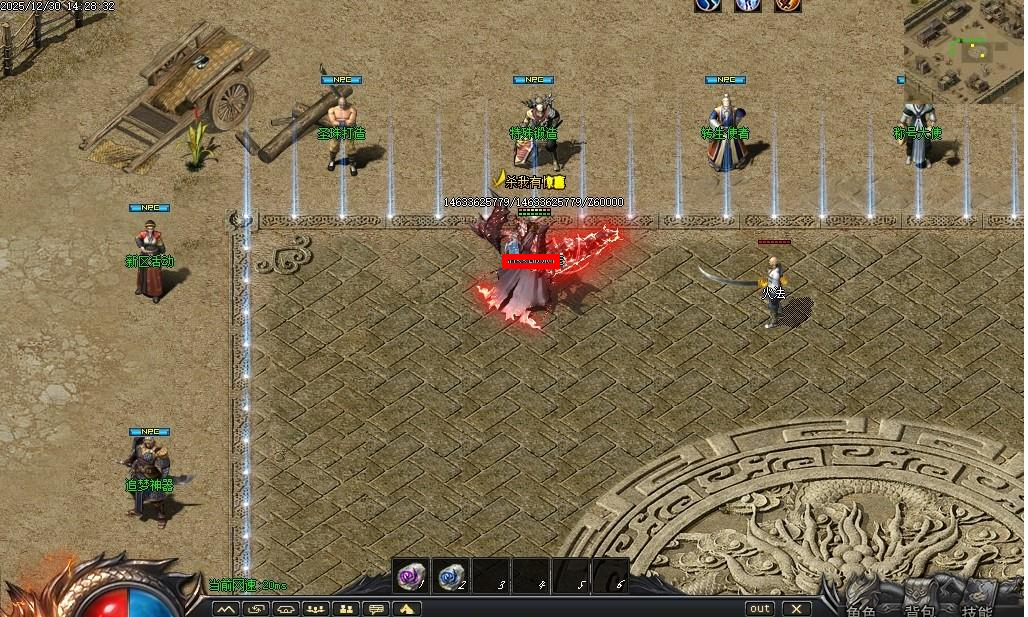Screen dimensions: 1028x617
Task: Open the chat bubble toolbar button
Action: (x=376, y=608)
